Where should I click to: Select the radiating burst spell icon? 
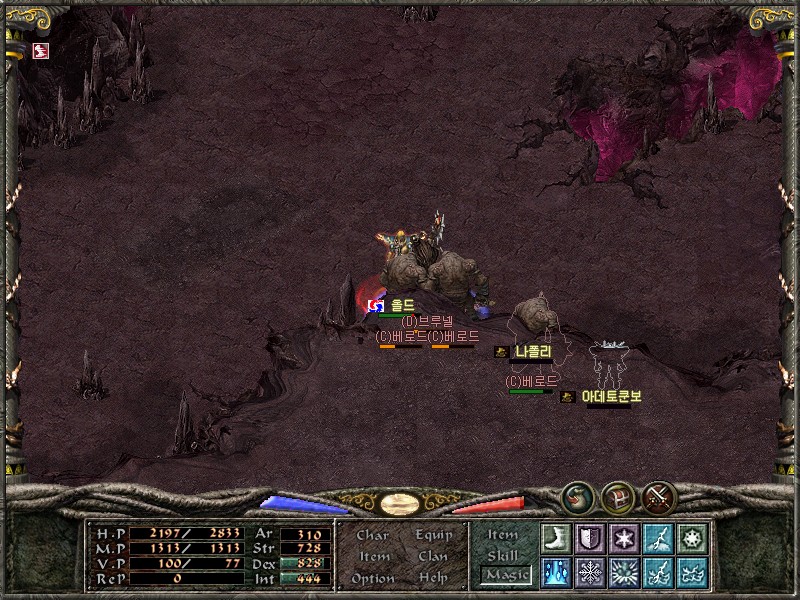[624, 572]
